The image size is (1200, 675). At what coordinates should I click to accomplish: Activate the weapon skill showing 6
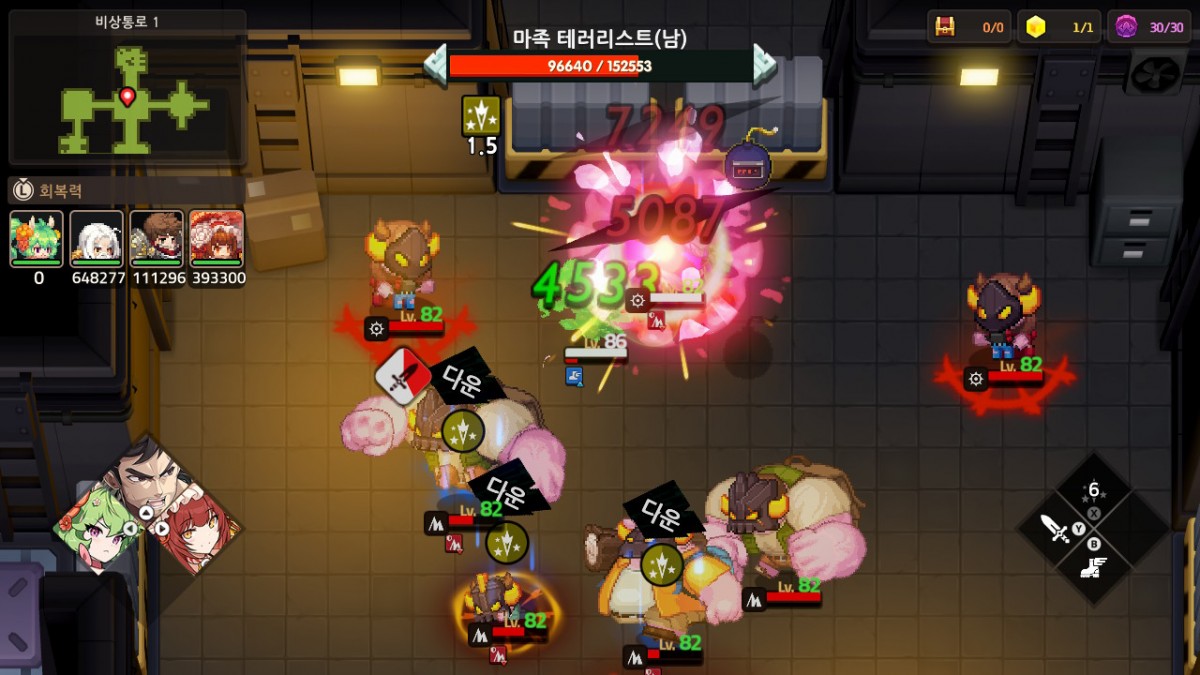[x=1093, y=491]
